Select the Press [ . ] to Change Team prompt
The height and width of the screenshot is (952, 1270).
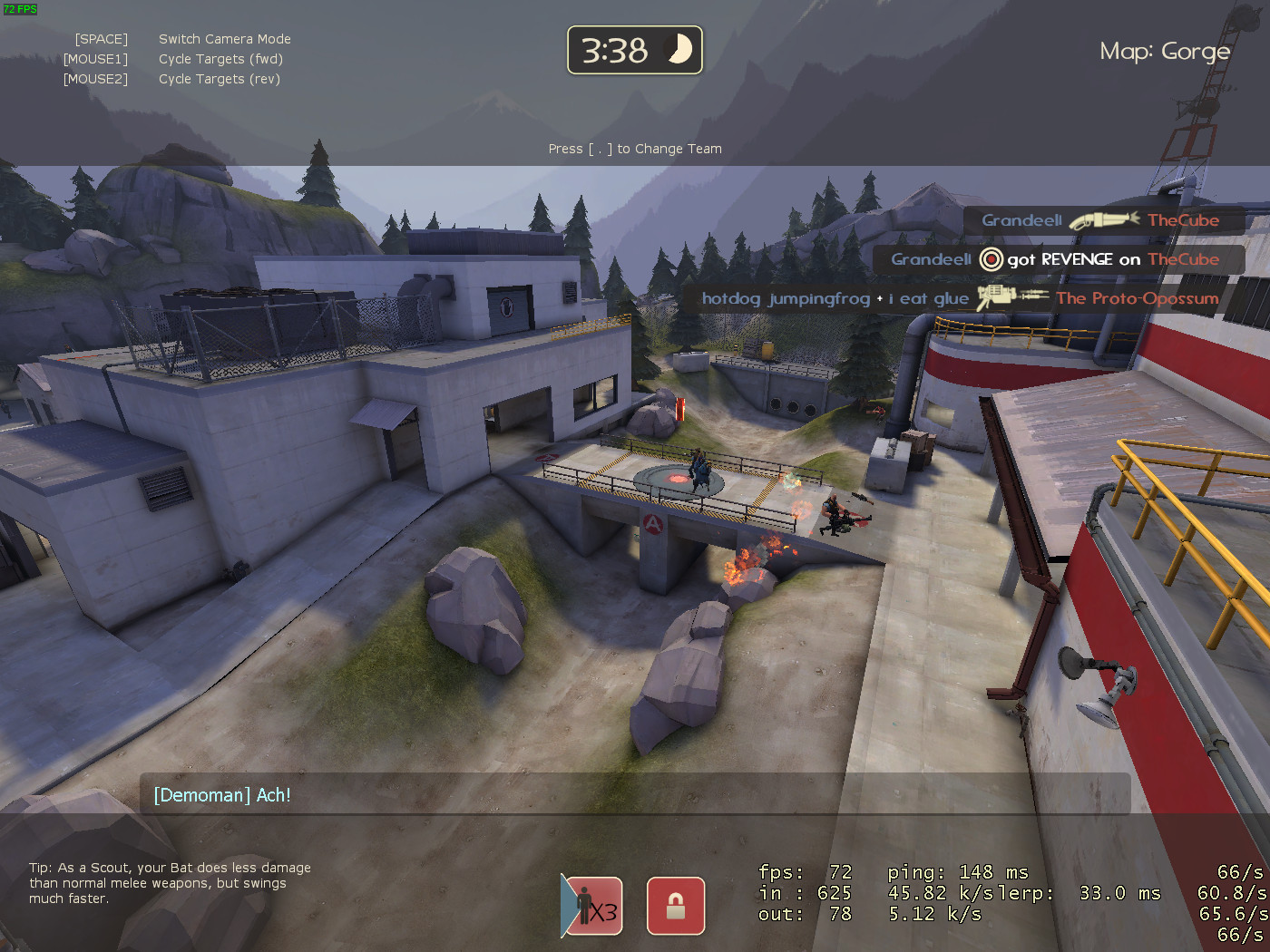(x=634, y=148)
